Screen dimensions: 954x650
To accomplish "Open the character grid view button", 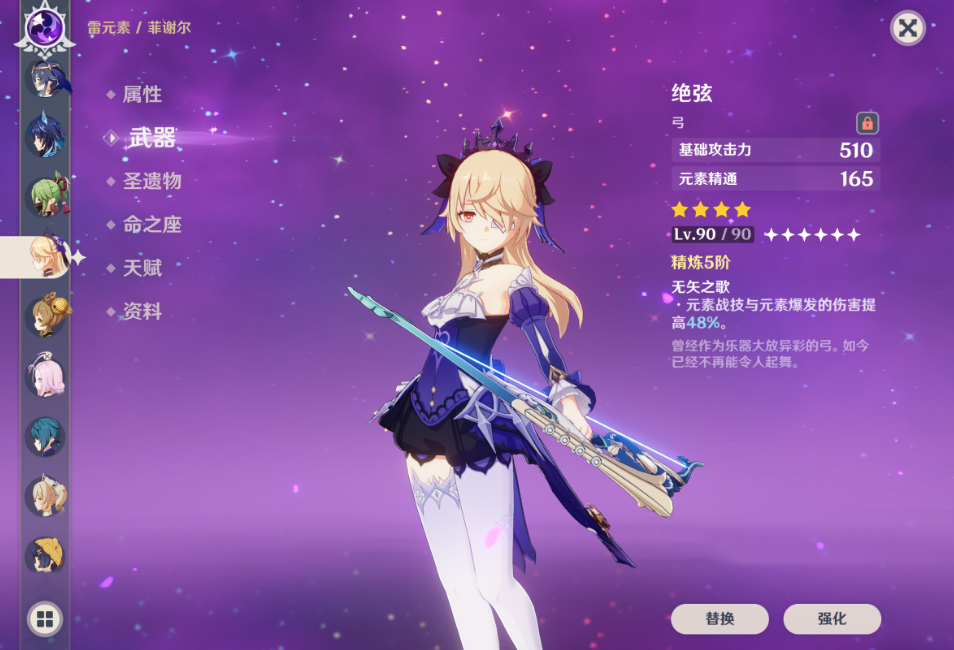I will (45, 619).
